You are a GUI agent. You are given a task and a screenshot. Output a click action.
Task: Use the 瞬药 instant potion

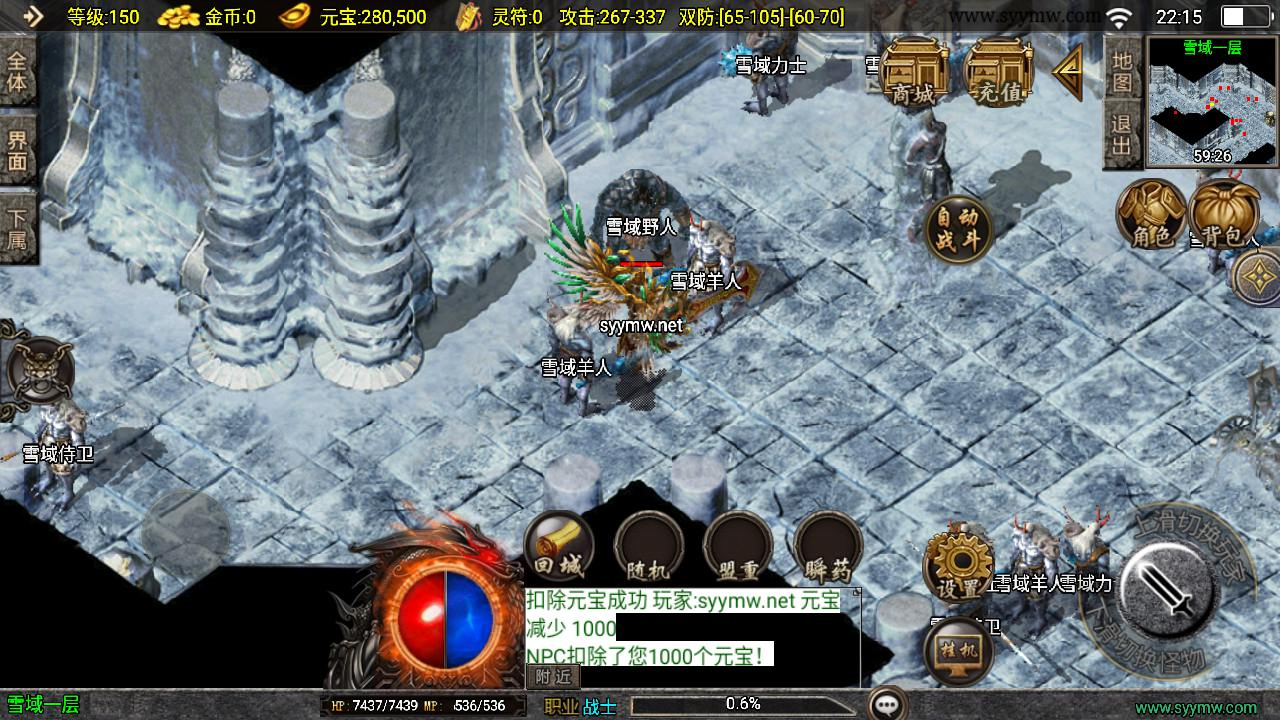(x=828, y=550)
